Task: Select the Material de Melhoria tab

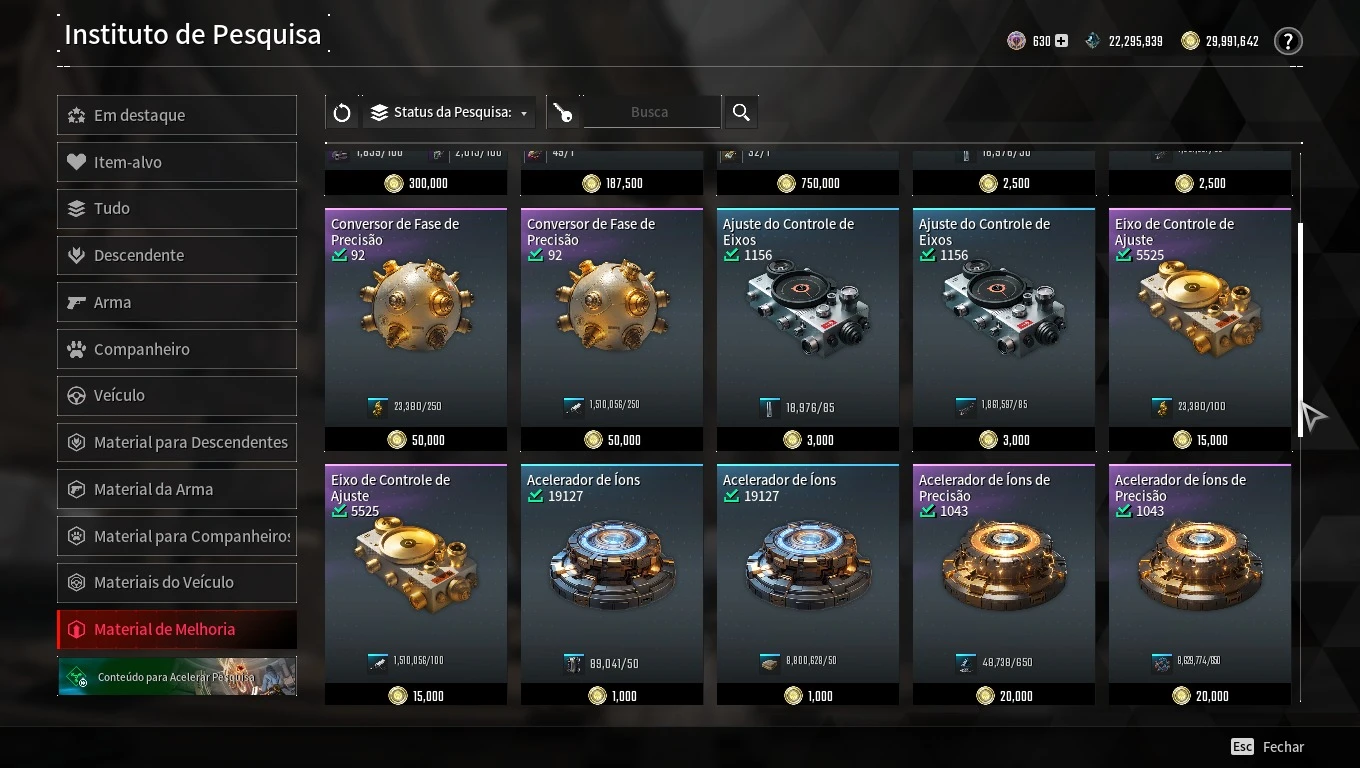Action: click(x=177, y=629)
